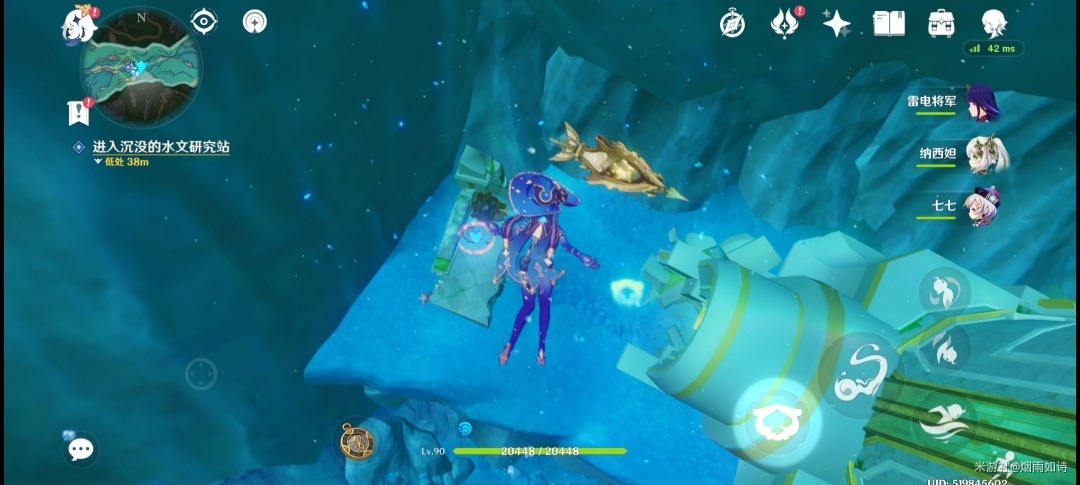Open the compass events icon
This screenshot has width=1080, height=485.
pyautogui.click(x=732, y=24)
